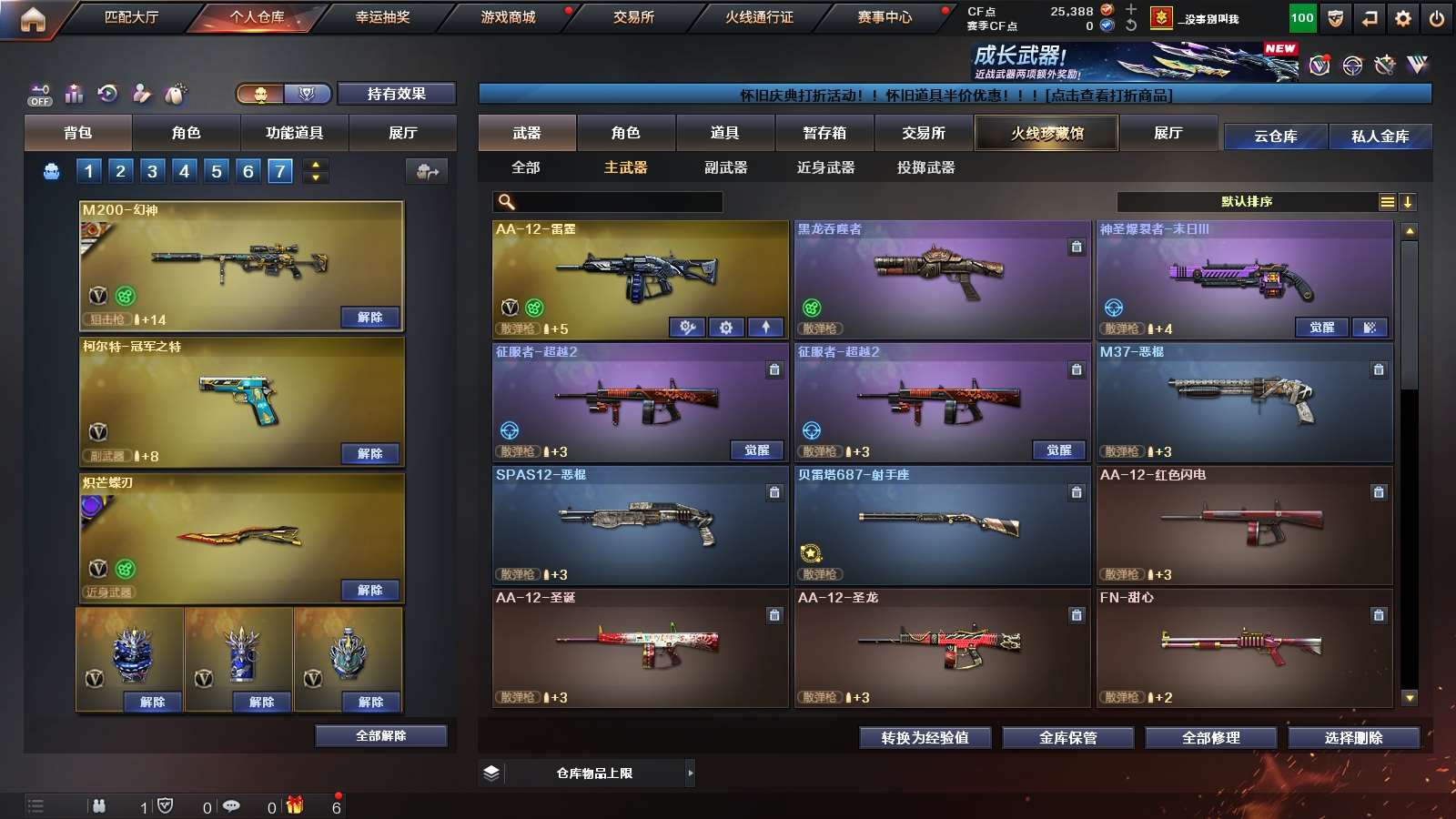Choose the AA-12-雷霆 shotgun card
Screen dimensions: 1456x819
[640, 273]
